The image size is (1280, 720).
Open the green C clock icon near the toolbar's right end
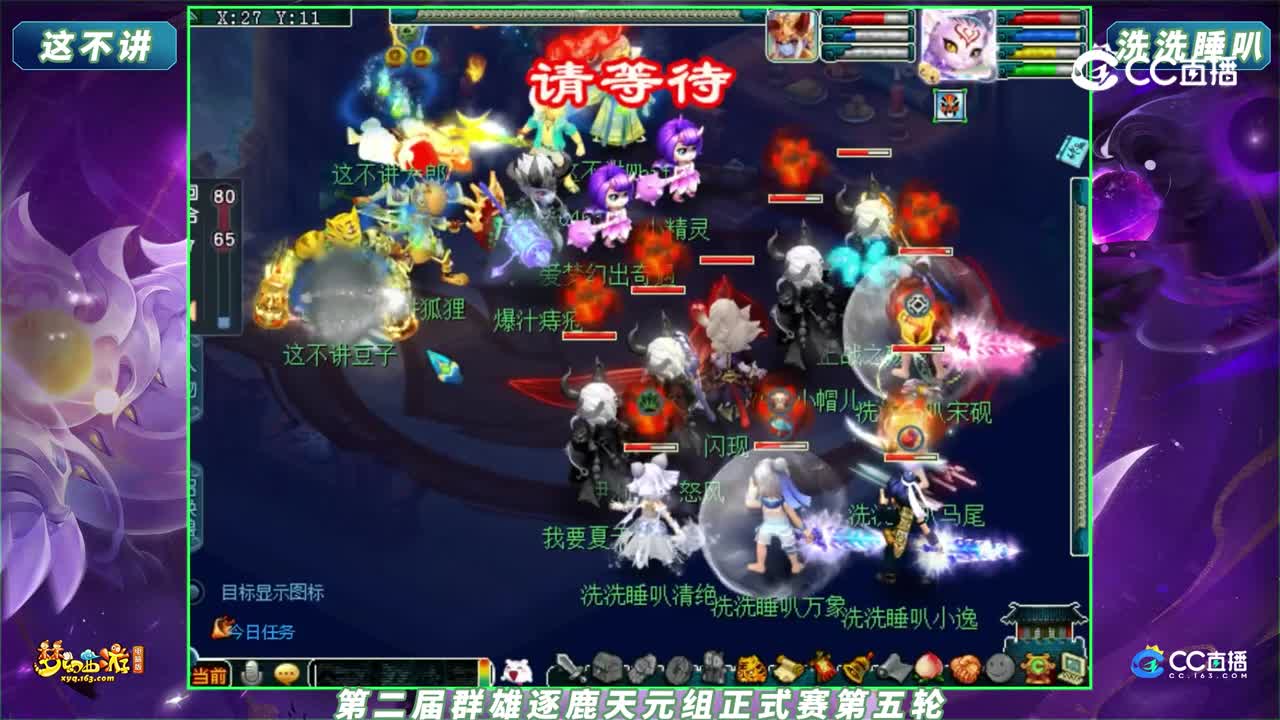[1037, 665]
